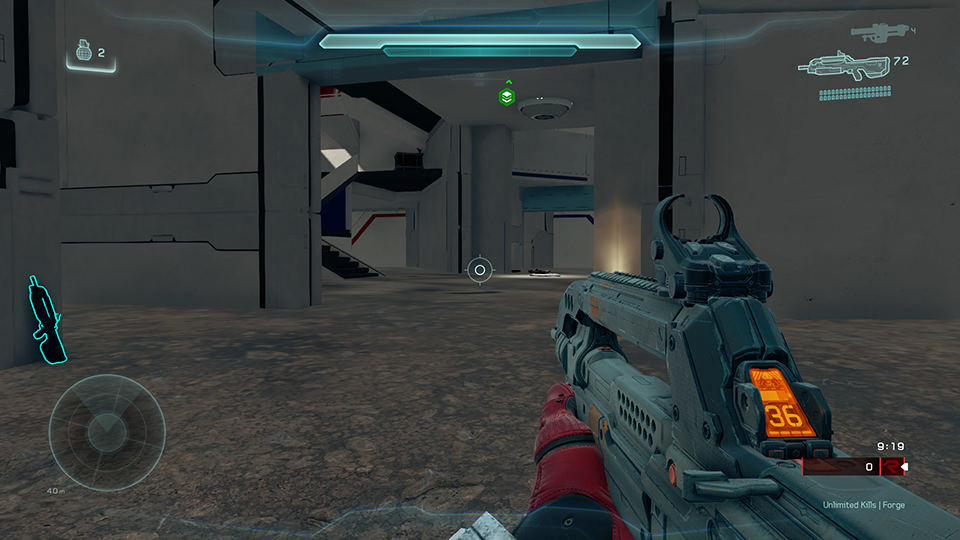This screenshot has width=960, height=540.
Task: Click the cyan weapon pickup indicator
Action: (43, 320)
